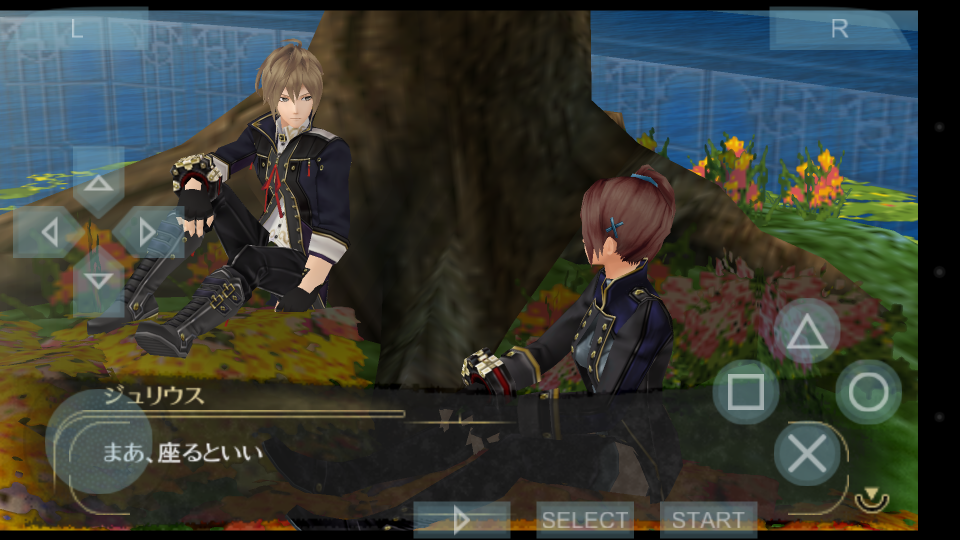The image size is (960, 540).
Task: Tap the on-screen cross button
Action: click(x=807, y=453)
